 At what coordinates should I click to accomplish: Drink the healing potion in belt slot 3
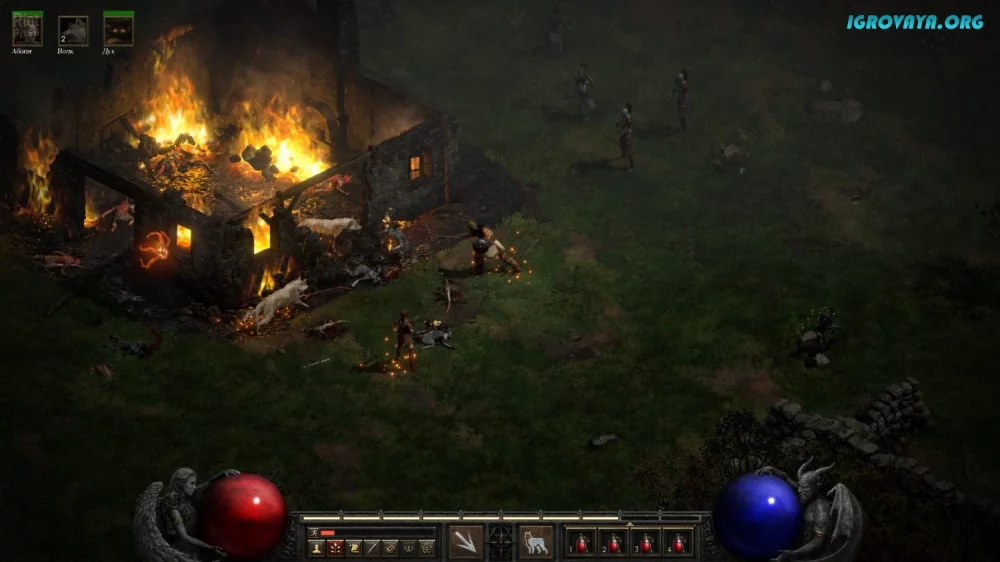[x=647, y=542]
